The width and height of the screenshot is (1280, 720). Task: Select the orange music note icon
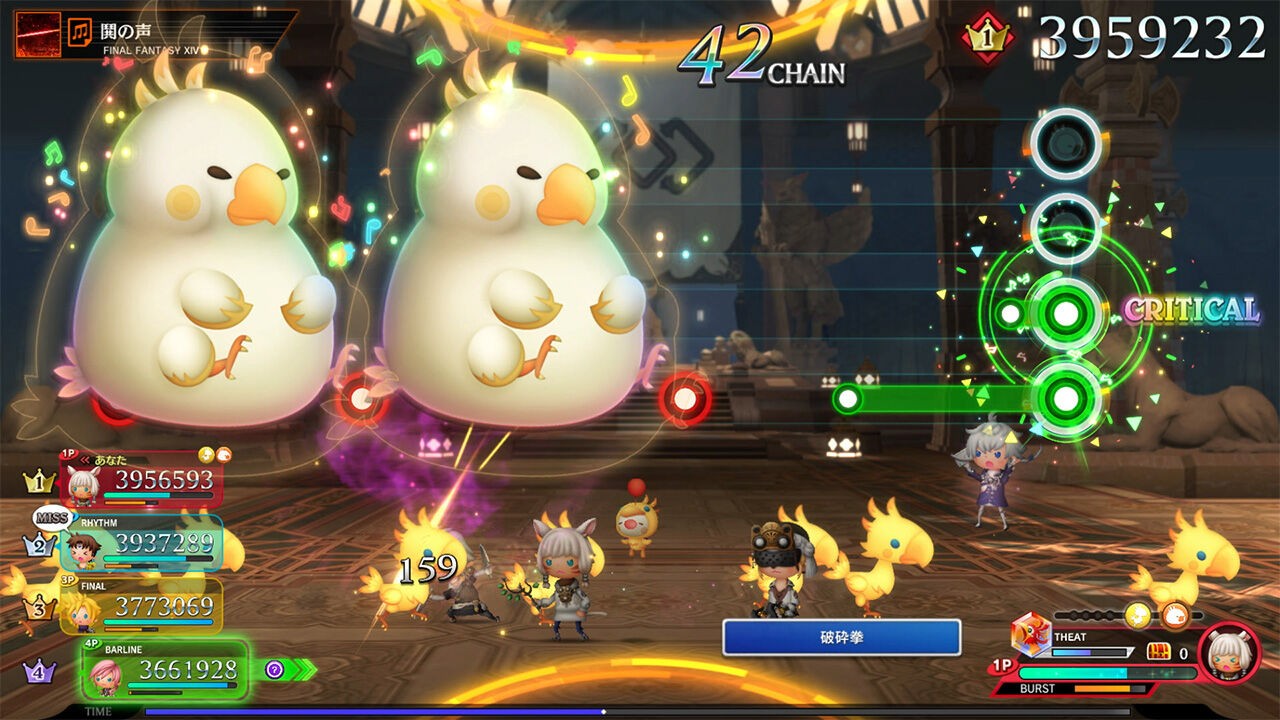point(79,34)
